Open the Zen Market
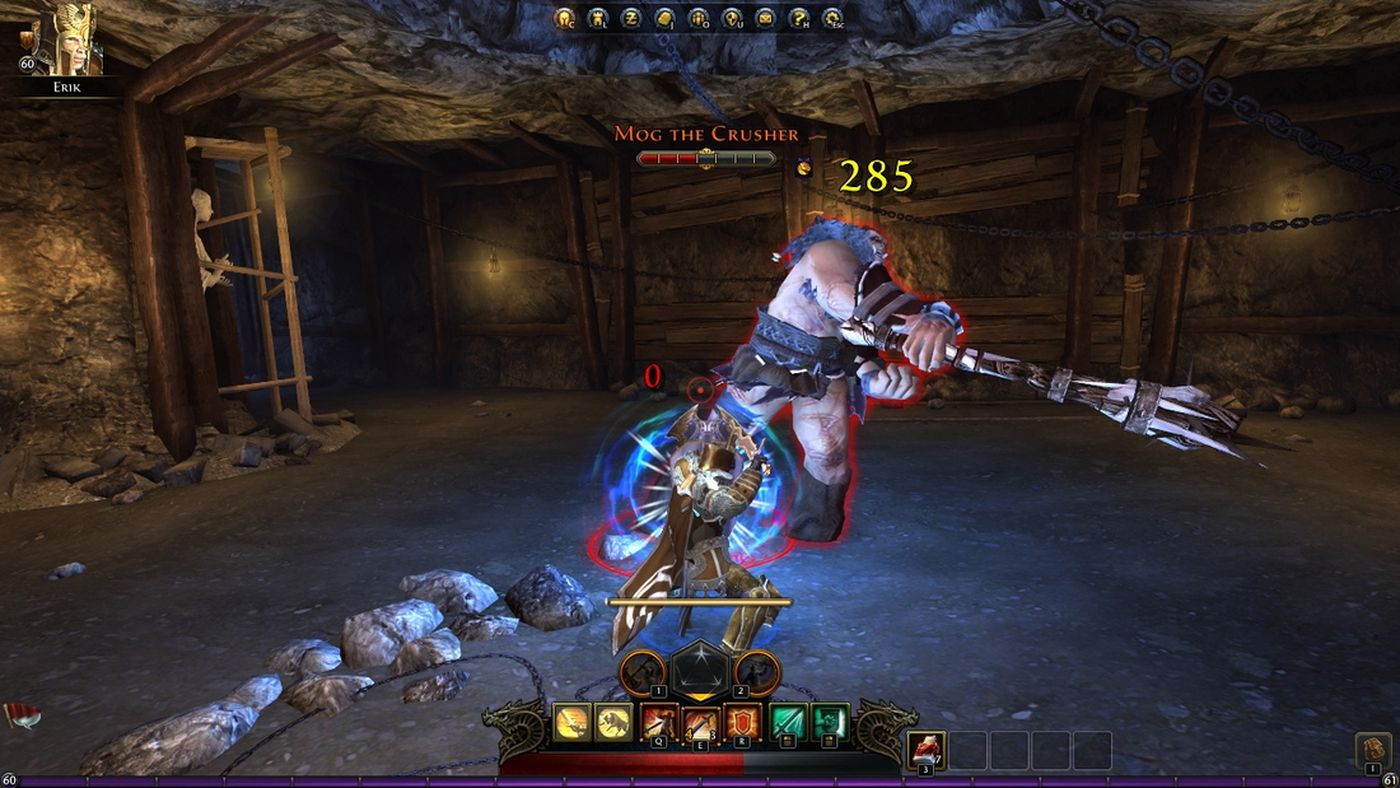 click(629, 18)
